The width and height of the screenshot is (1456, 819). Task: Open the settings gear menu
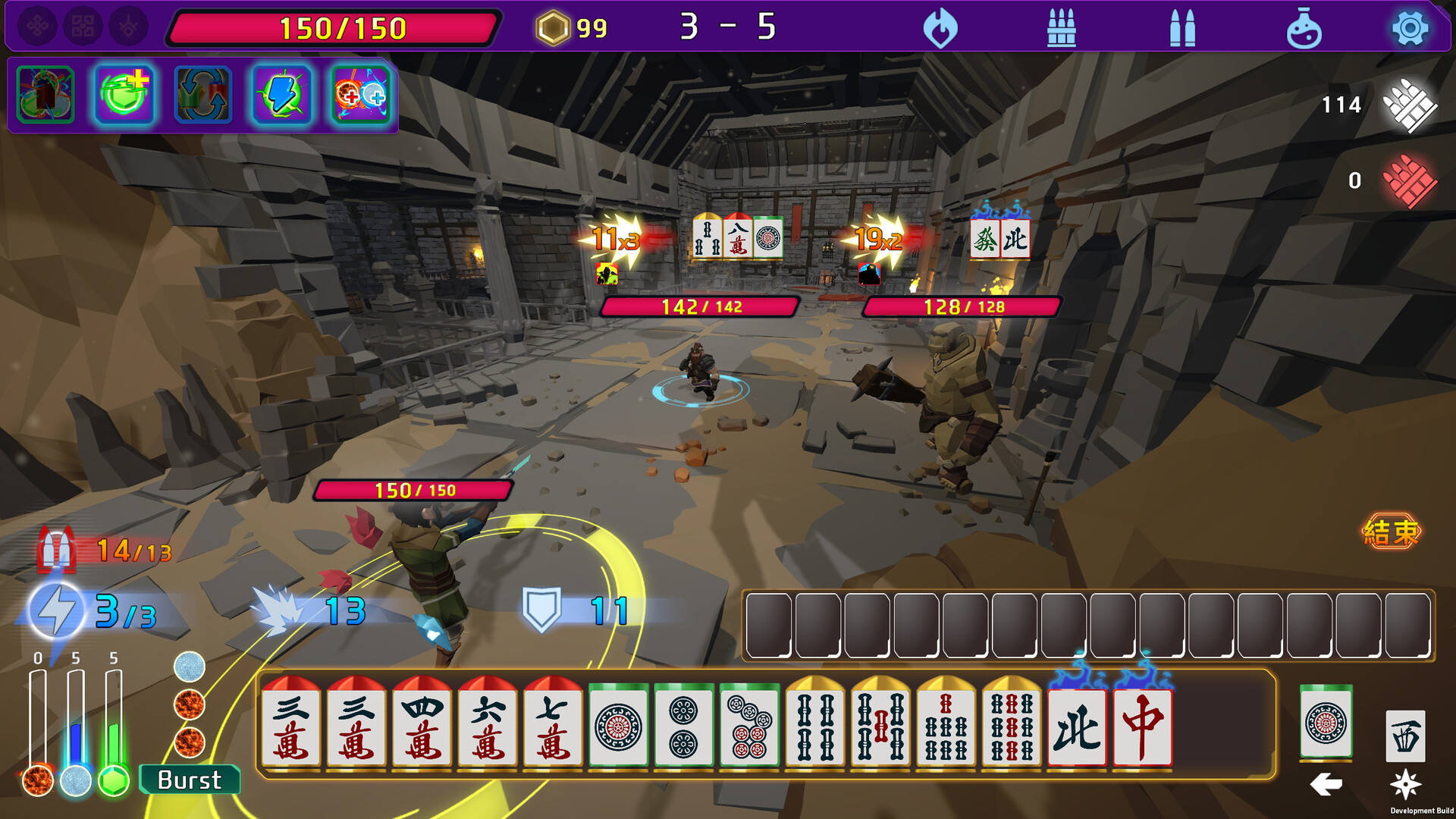(x=1409, y=29)
